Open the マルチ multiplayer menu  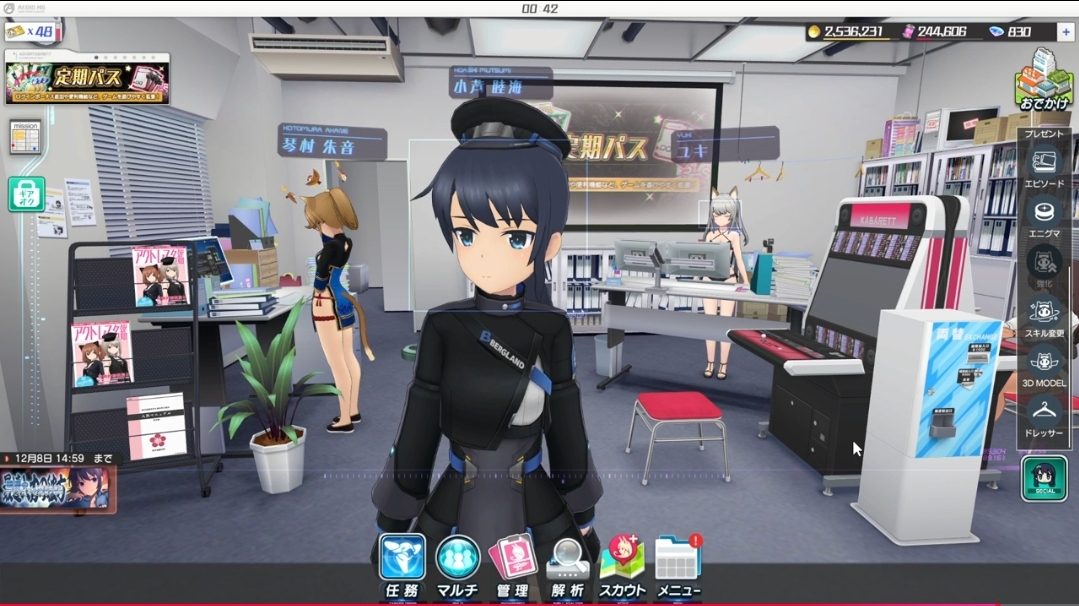click(x=457, y=564)
